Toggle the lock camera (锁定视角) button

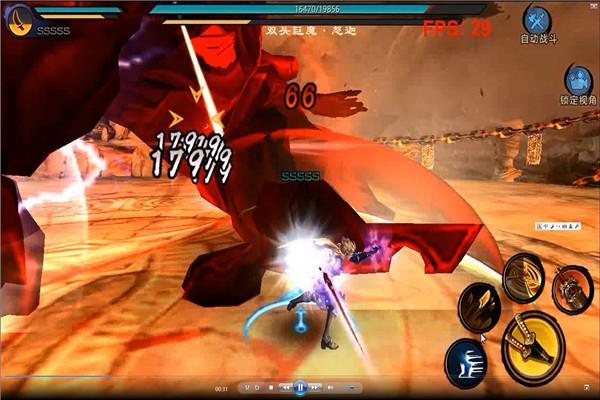tap(576, 80)
